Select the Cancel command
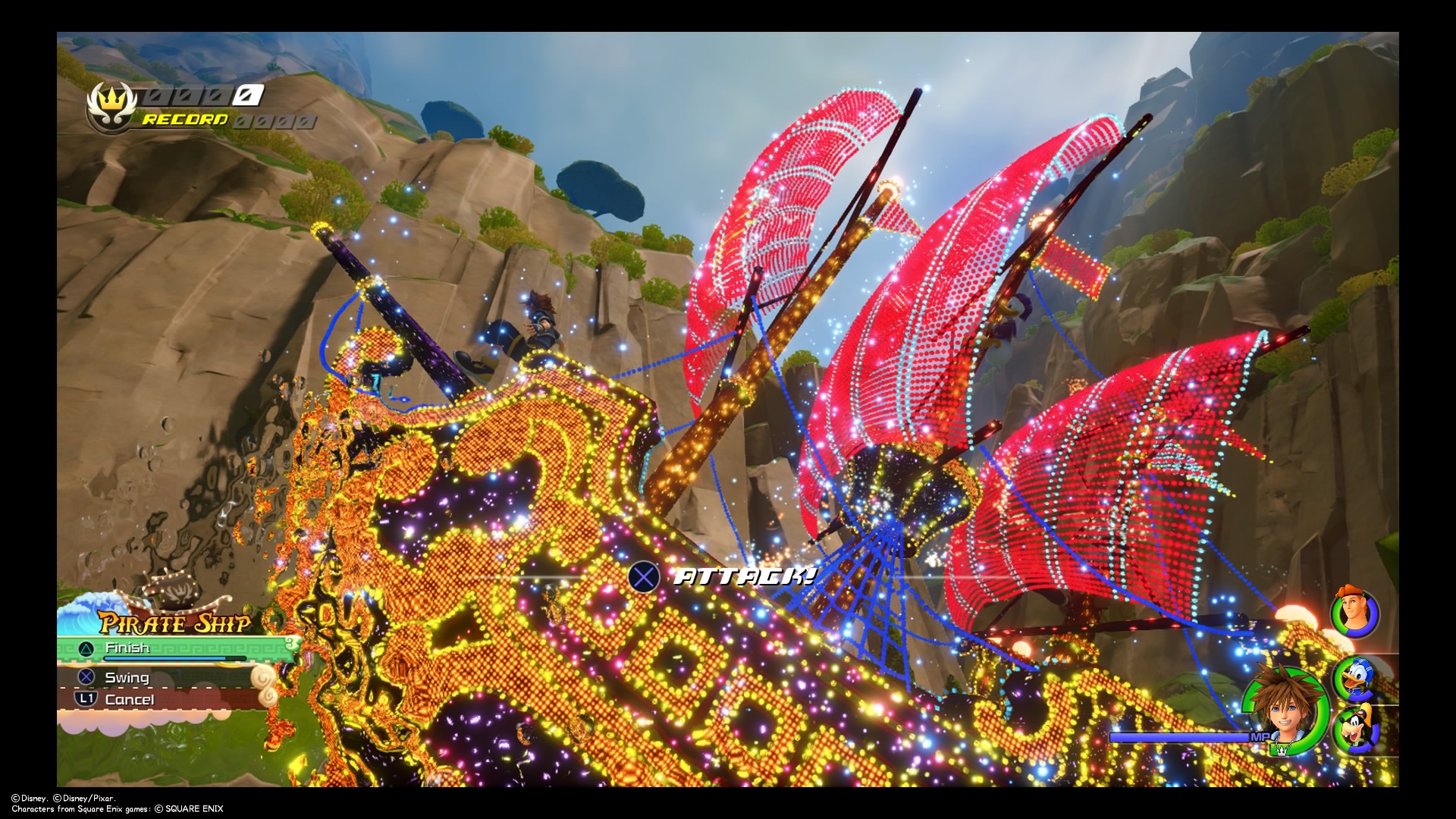The image size is (1456, 819). click(130, 700)
